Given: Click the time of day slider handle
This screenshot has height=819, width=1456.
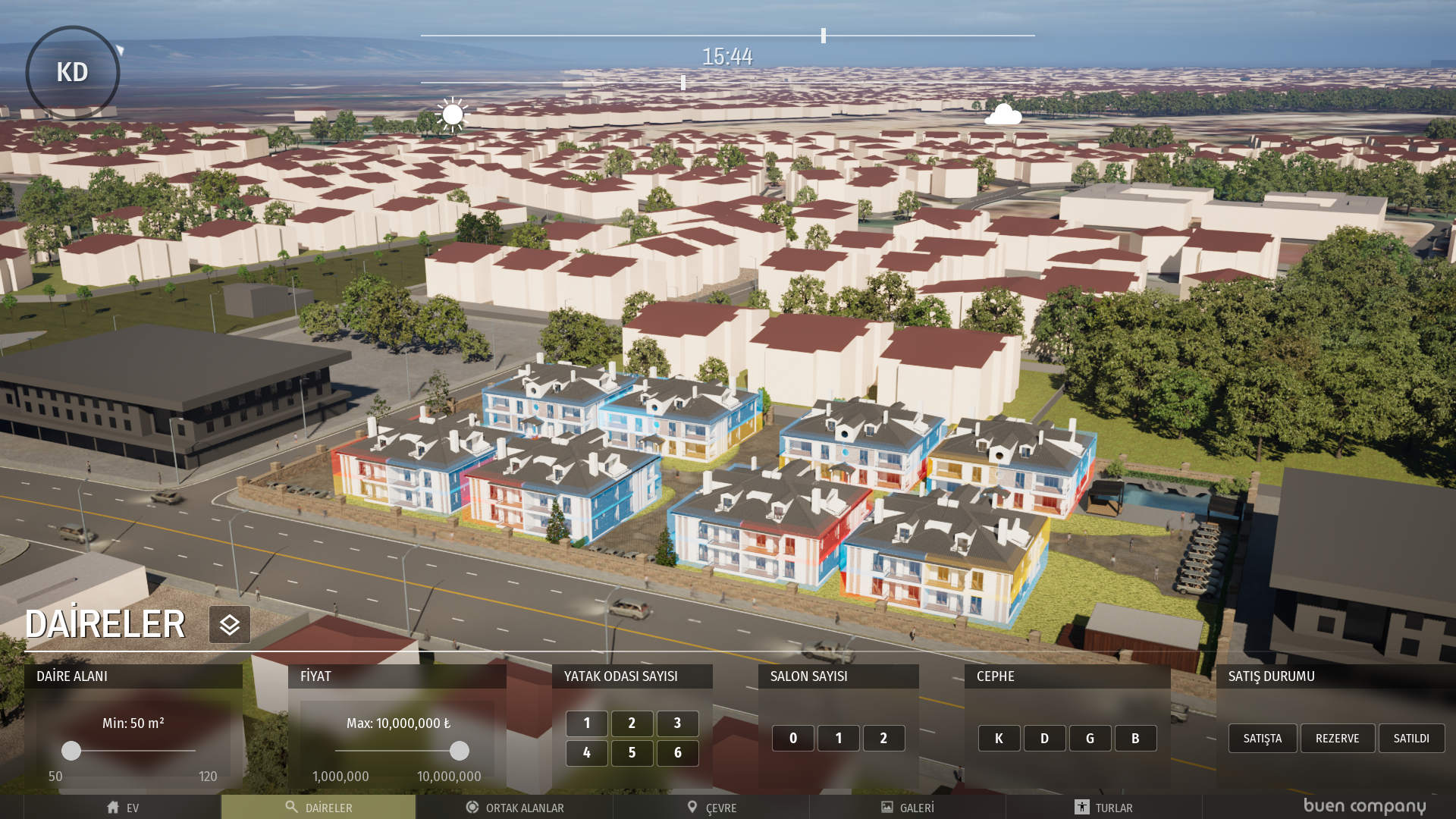Looking at the screenshot, I should tap(824, 36).
